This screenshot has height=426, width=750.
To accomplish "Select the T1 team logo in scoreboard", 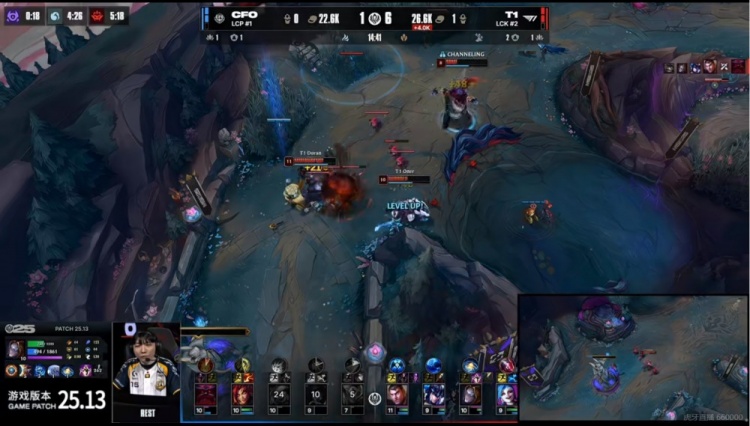I will coord(531,17).
